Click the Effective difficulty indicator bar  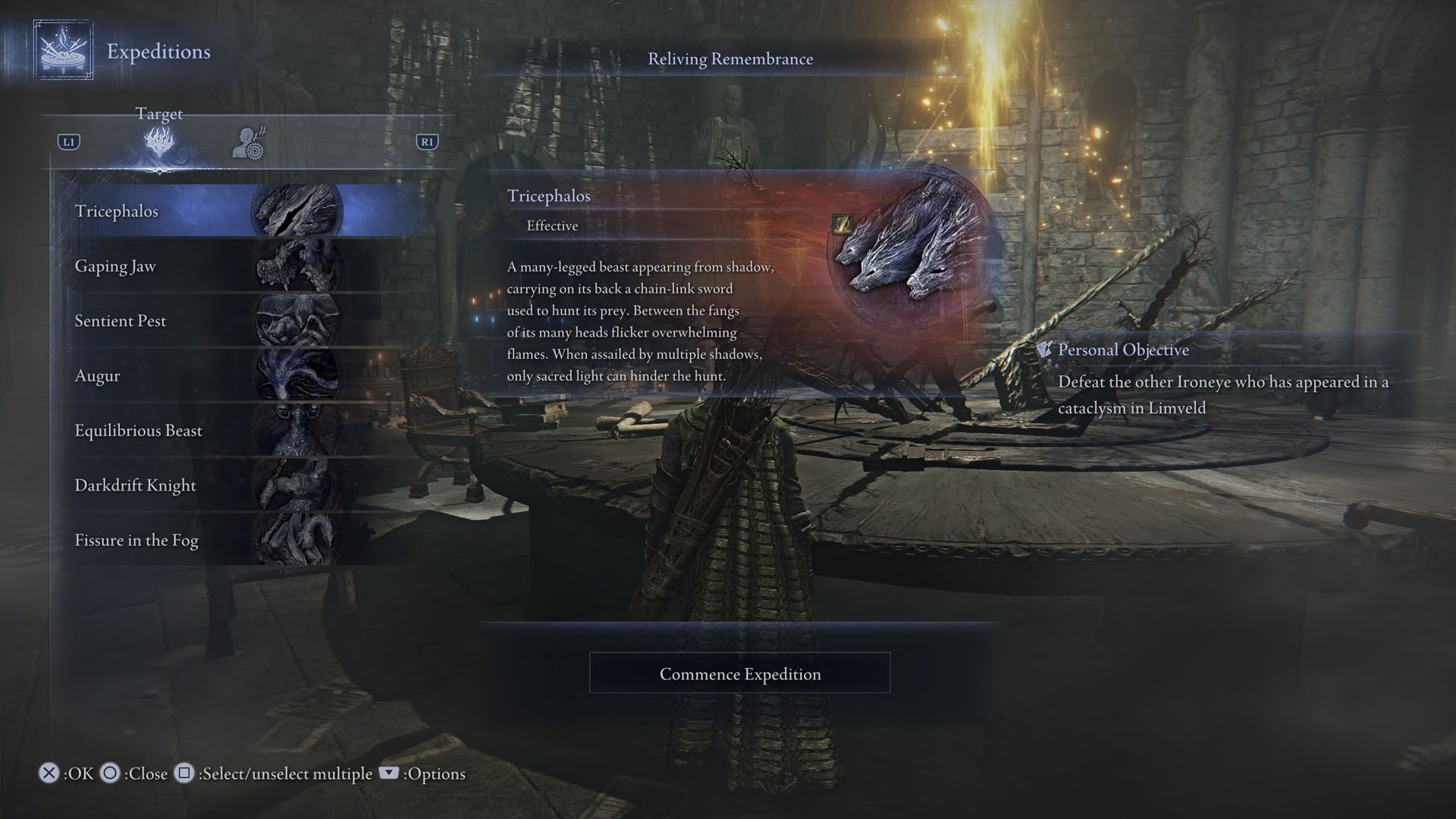click(x=552, y=225)
